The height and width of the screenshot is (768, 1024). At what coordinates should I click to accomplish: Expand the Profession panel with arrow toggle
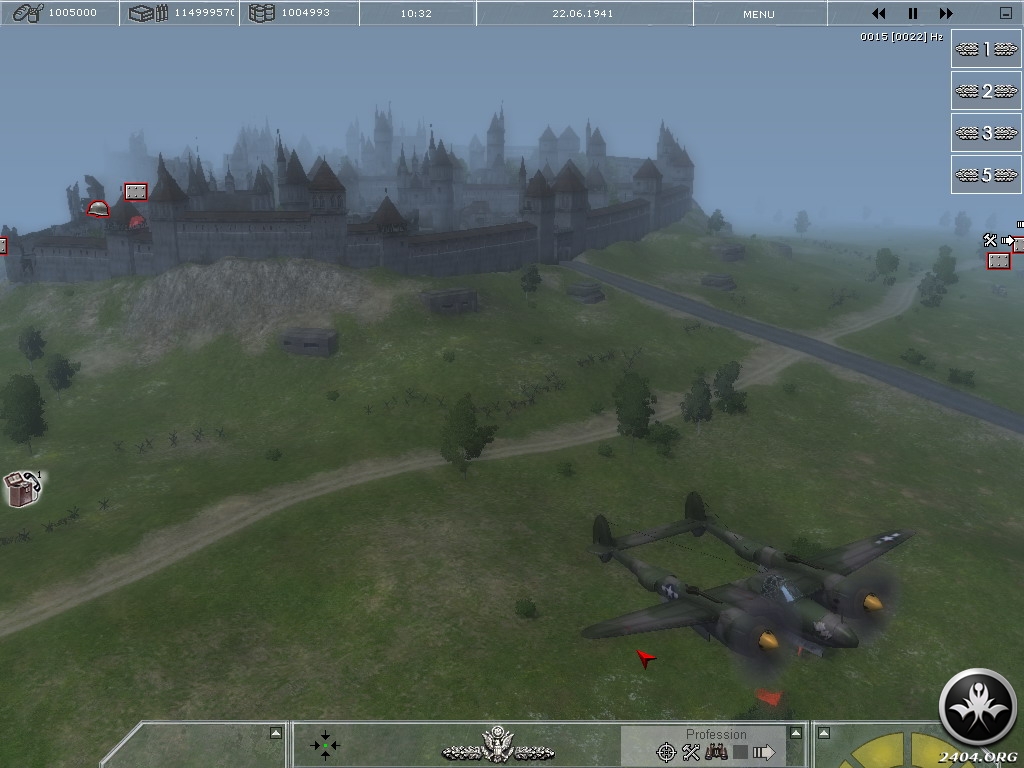pyautogui.click(x=796, y=733)
